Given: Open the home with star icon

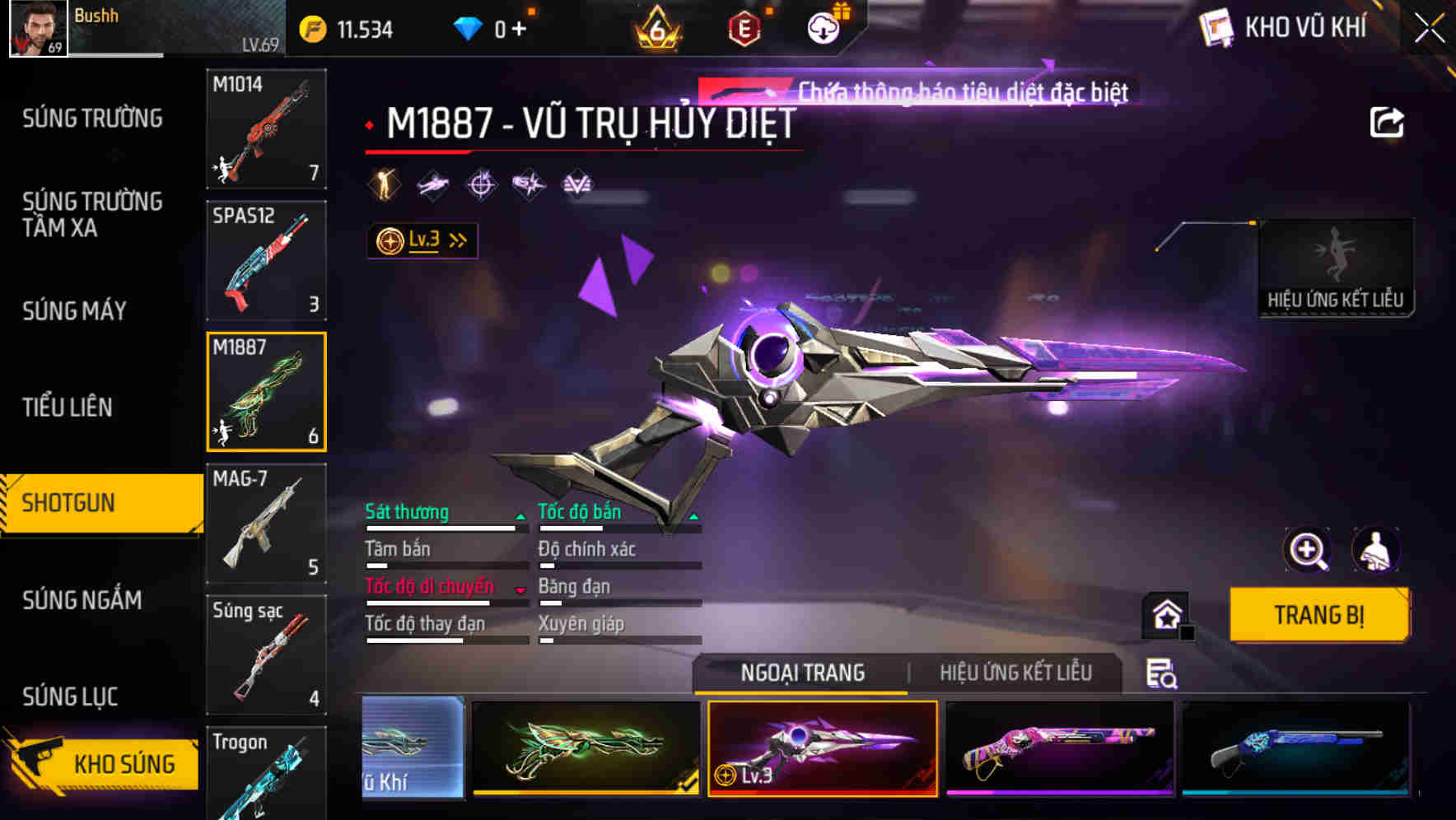Looking at the screenshot, I should tap(1166, 614).
